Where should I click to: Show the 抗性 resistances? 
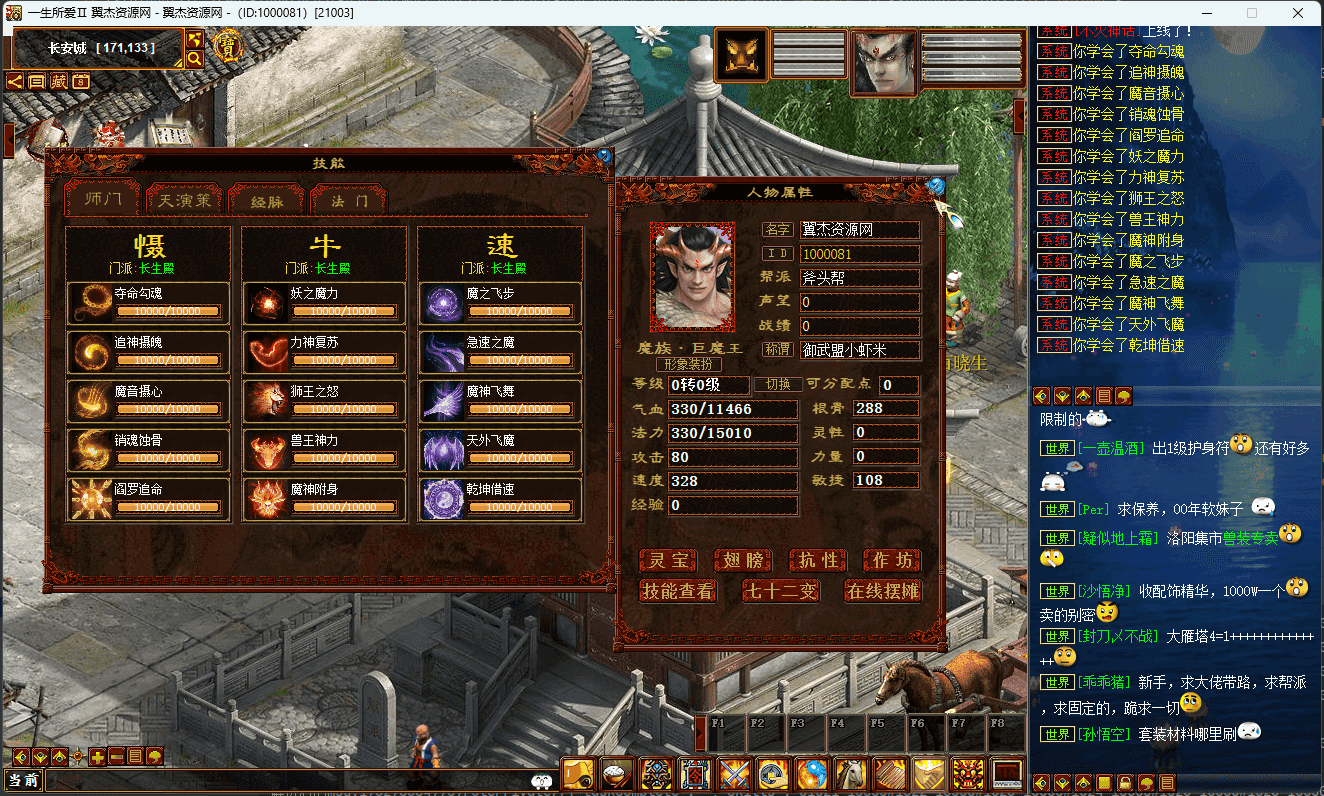818,561
